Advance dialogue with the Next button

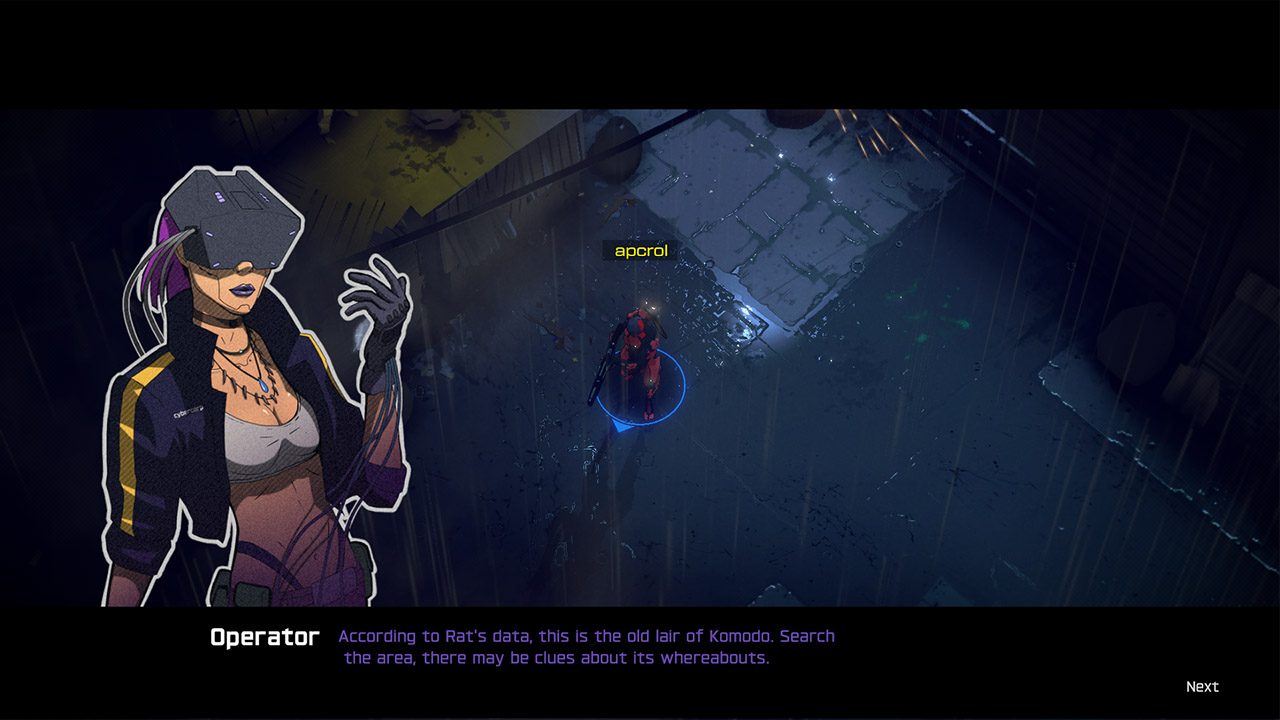click(x=1203, y=686)
